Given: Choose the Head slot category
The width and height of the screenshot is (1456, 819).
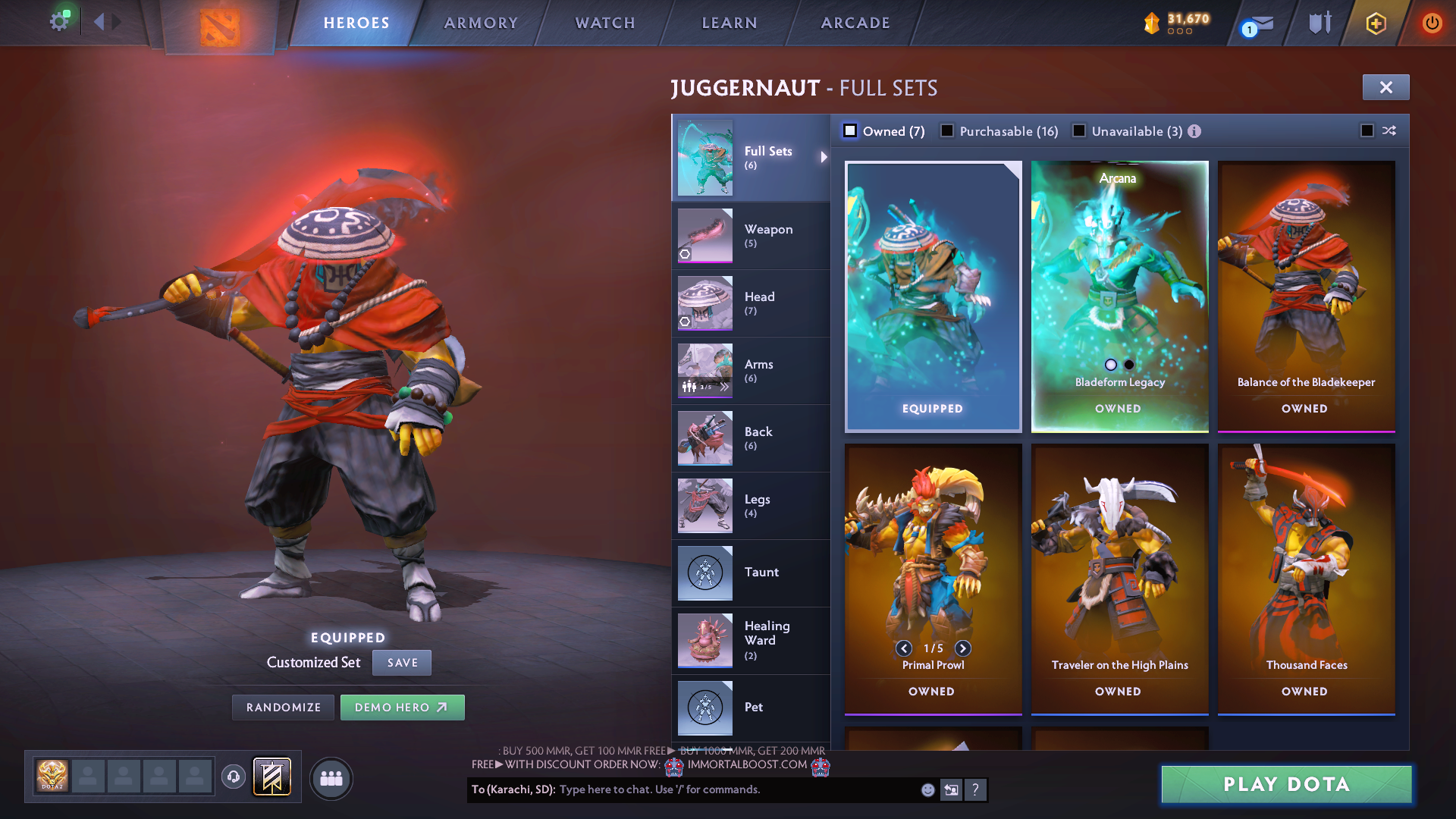Looking at the screenshot, I should click(751, 303).
